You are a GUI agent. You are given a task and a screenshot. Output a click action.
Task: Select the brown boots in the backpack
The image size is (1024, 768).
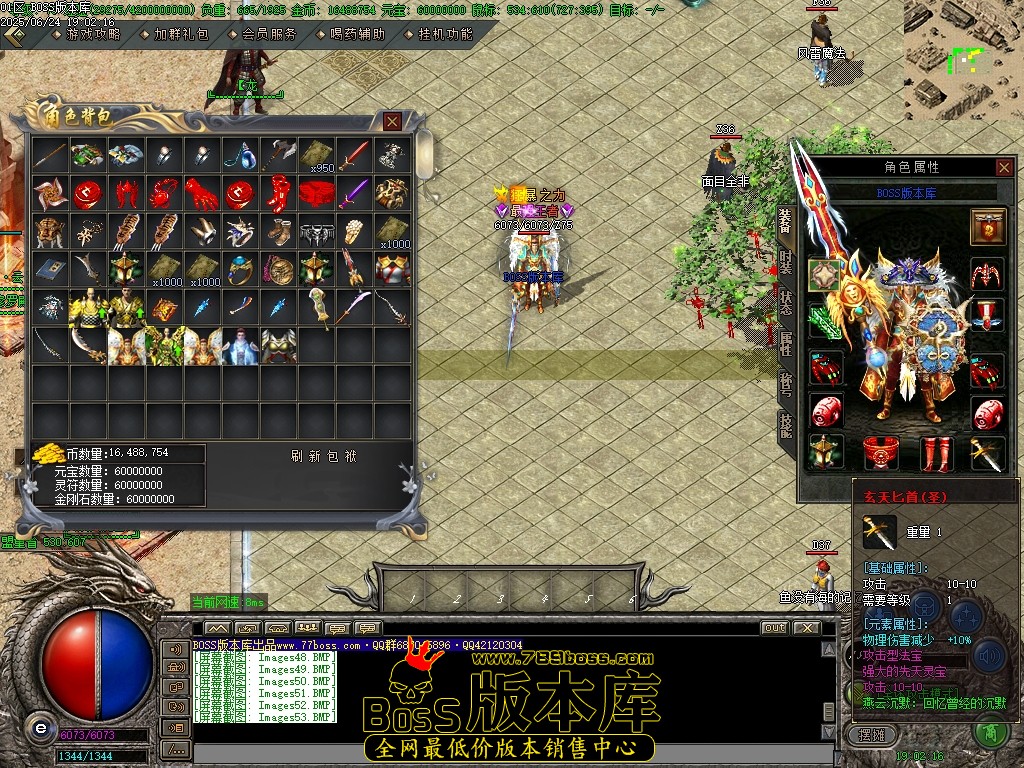(278, 231)
